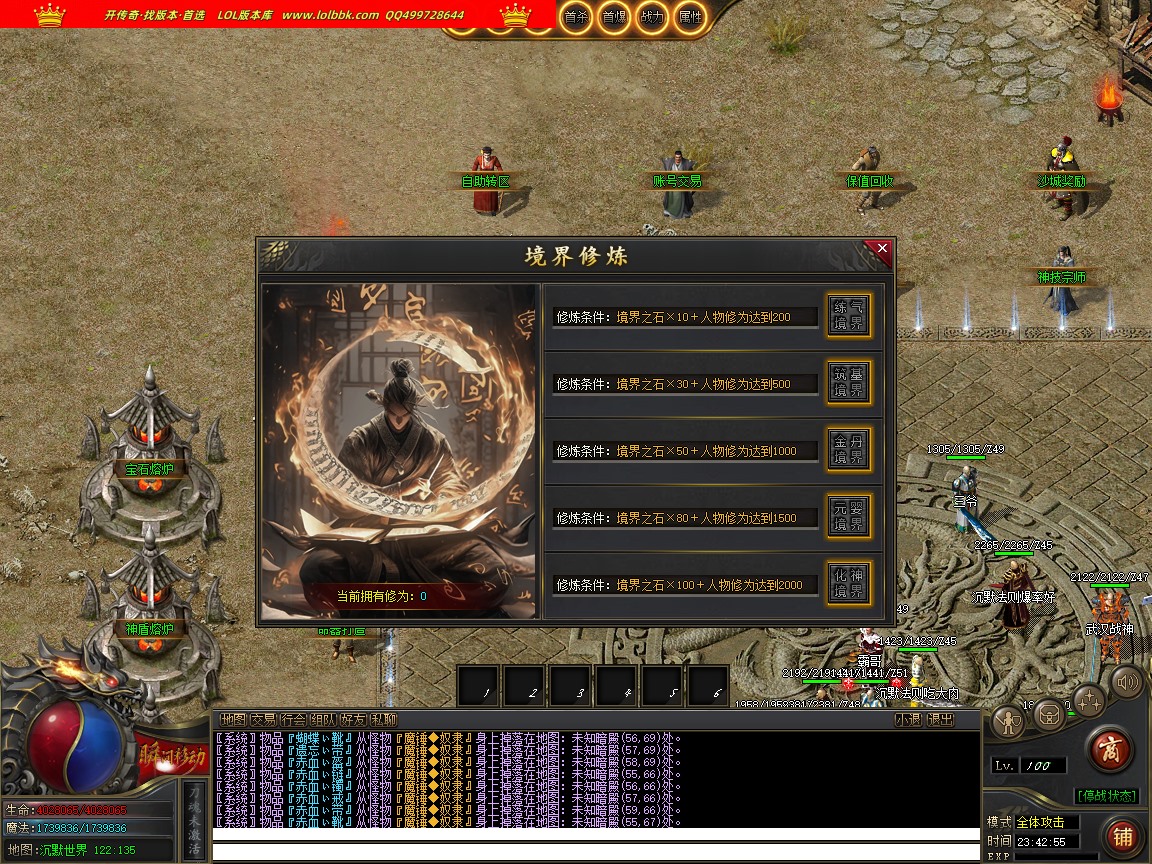
Task: Focus the chat text input box
Action: pyautogui.click(x=595, y=852)
